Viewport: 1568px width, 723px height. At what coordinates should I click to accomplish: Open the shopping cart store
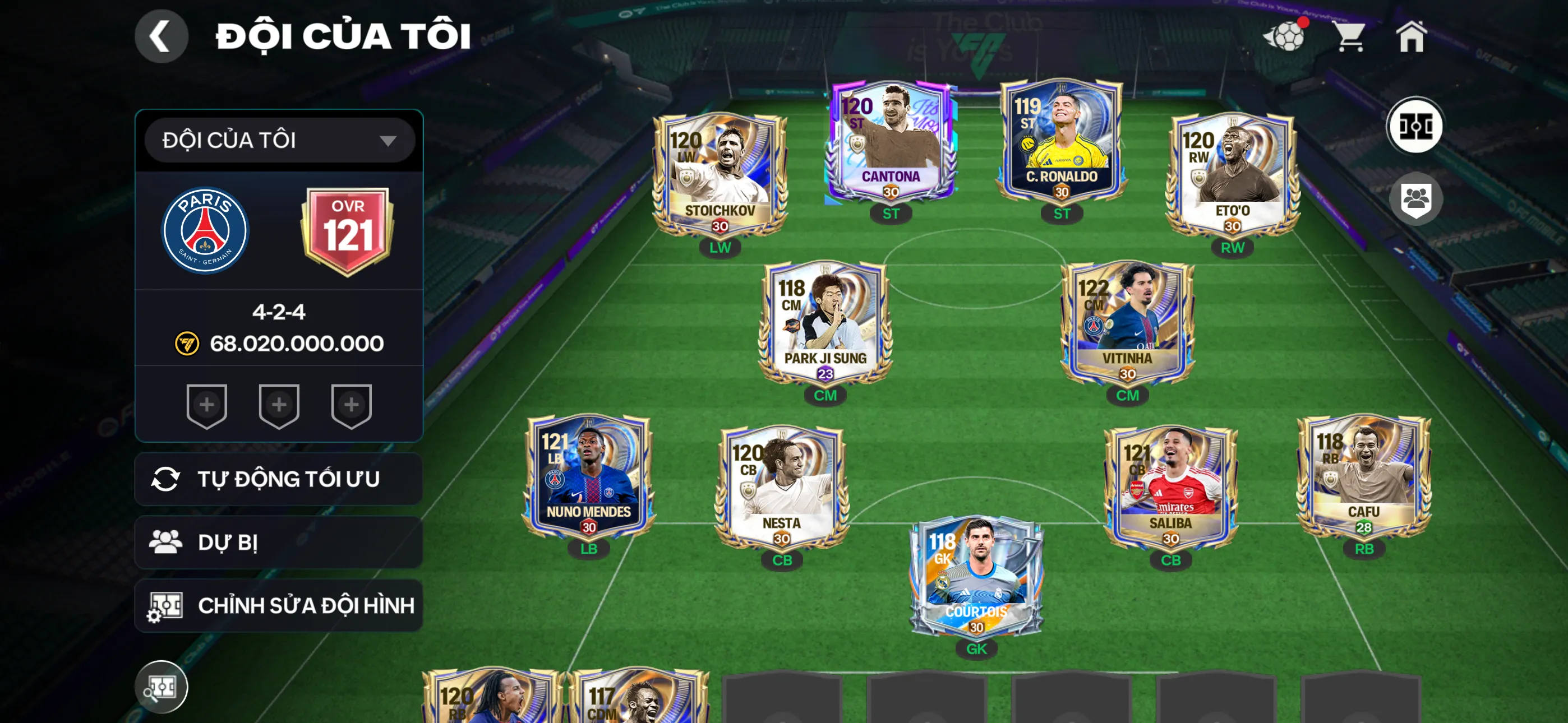[x=1349, y=36]
